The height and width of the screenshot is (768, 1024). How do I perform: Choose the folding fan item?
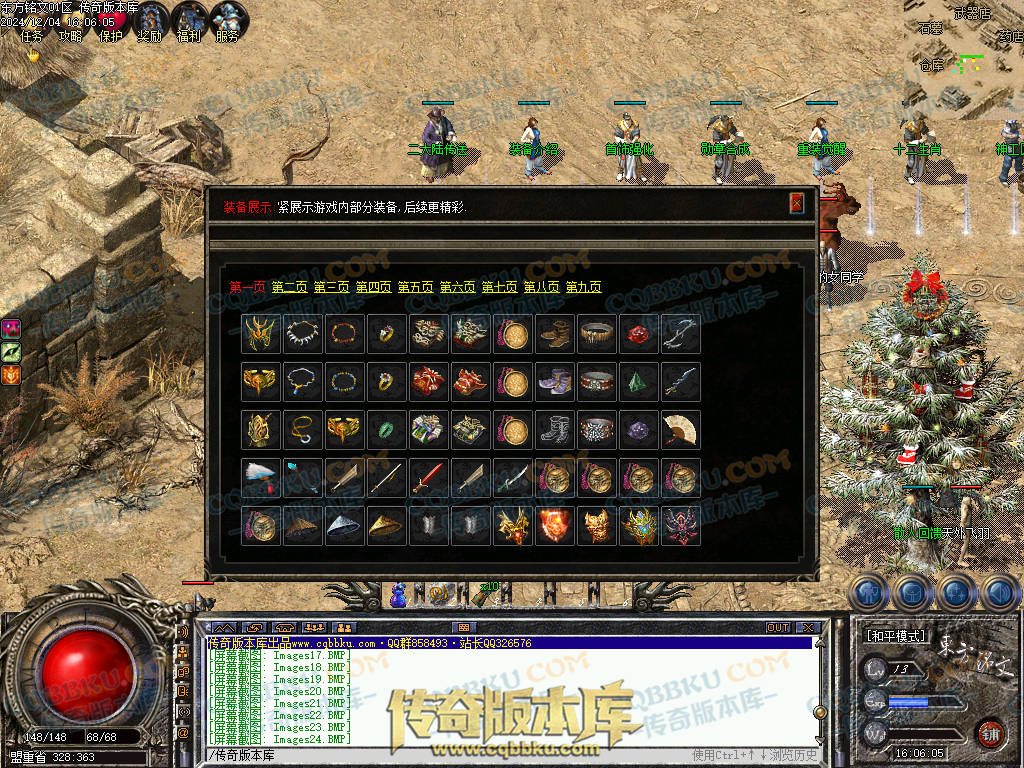(680, 430)
